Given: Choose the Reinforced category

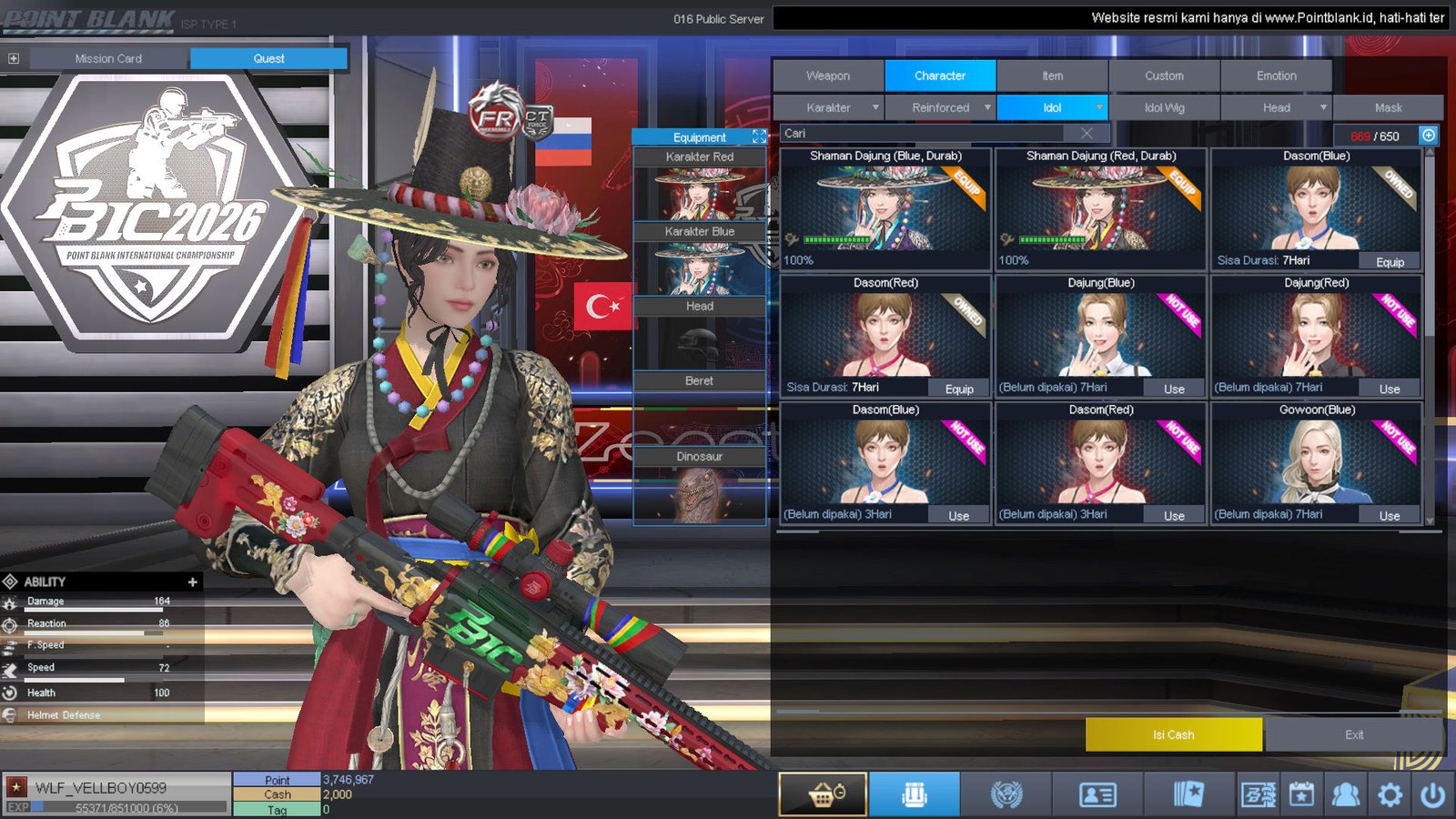Looking at the screenshot, I should (x=941, y=107).
